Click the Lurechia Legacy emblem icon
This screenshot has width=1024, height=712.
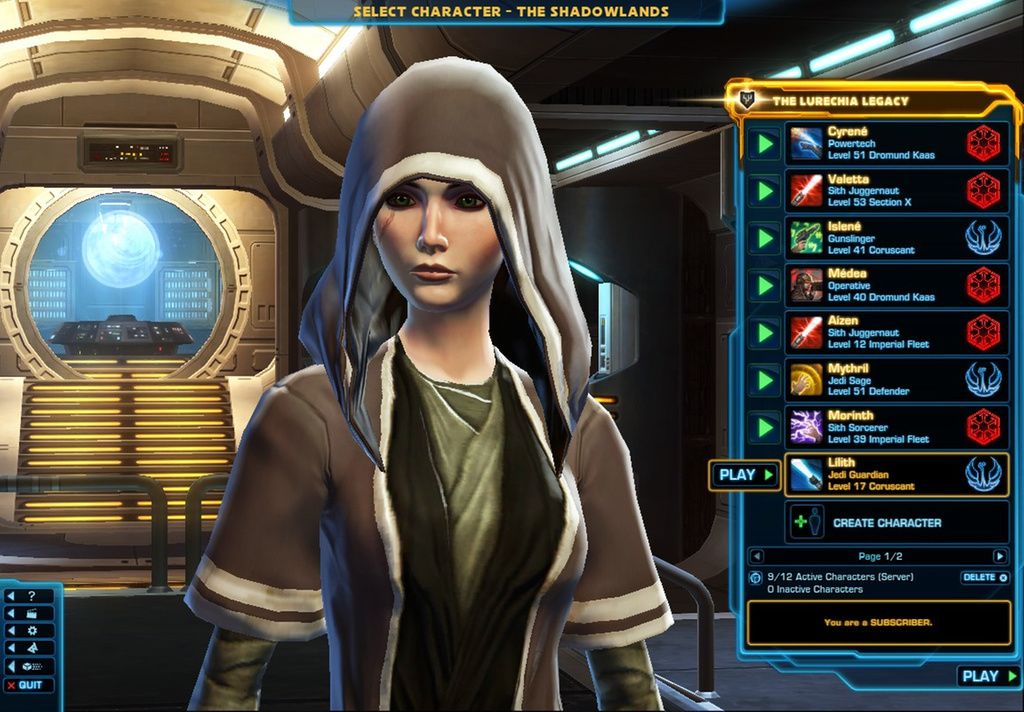[744, 100]
